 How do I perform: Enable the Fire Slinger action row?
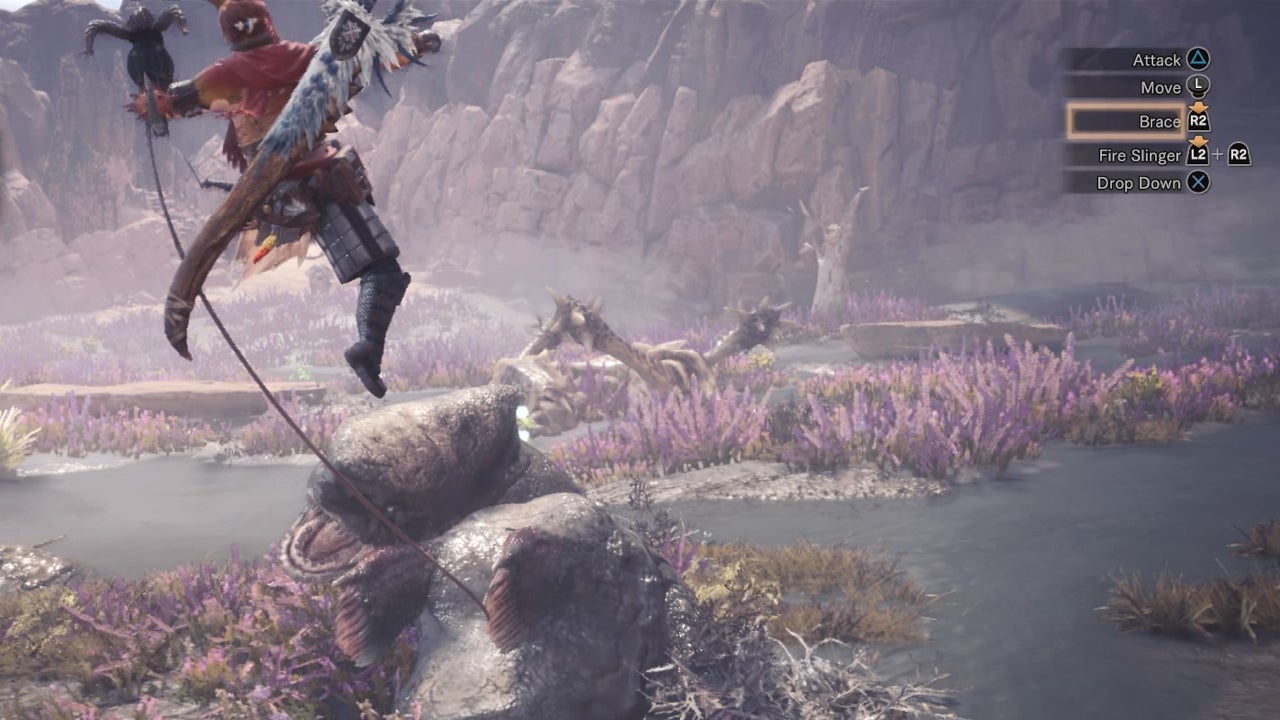tap(1160, 154)
